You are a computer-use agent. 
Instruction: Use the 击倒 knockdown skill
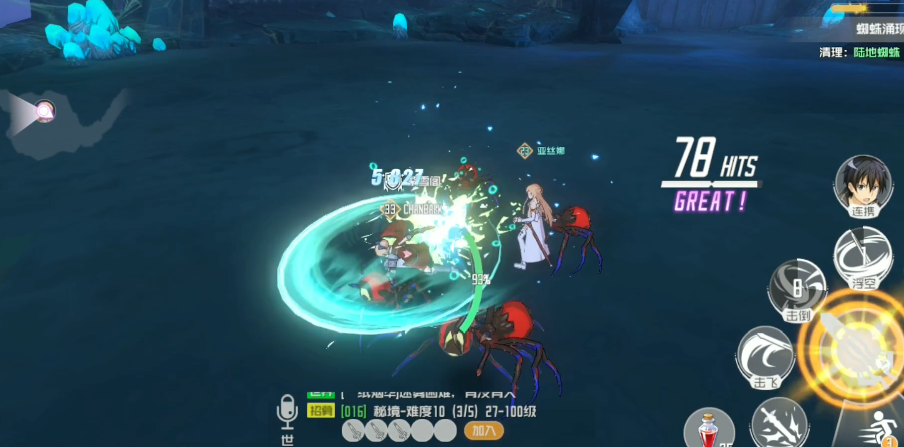pyautogui.click(x=797, y=289)
